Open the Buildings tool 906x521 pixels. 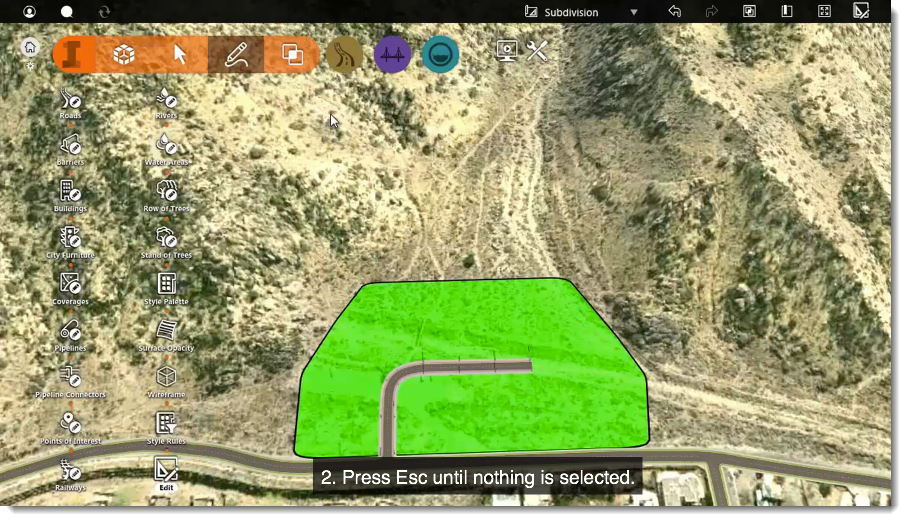[x=70, y=192]
